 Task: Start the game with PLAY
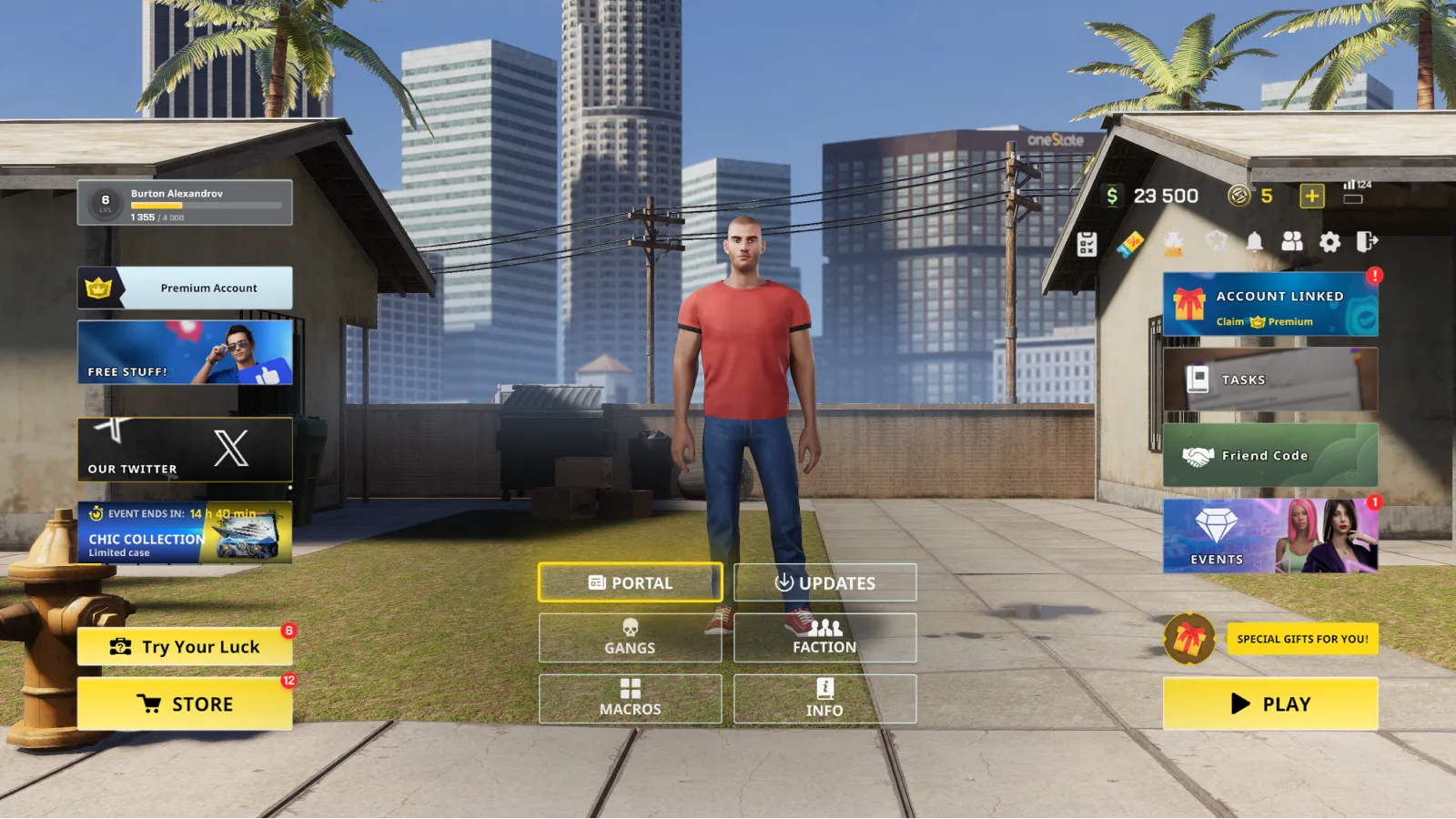click(1269, 703)
